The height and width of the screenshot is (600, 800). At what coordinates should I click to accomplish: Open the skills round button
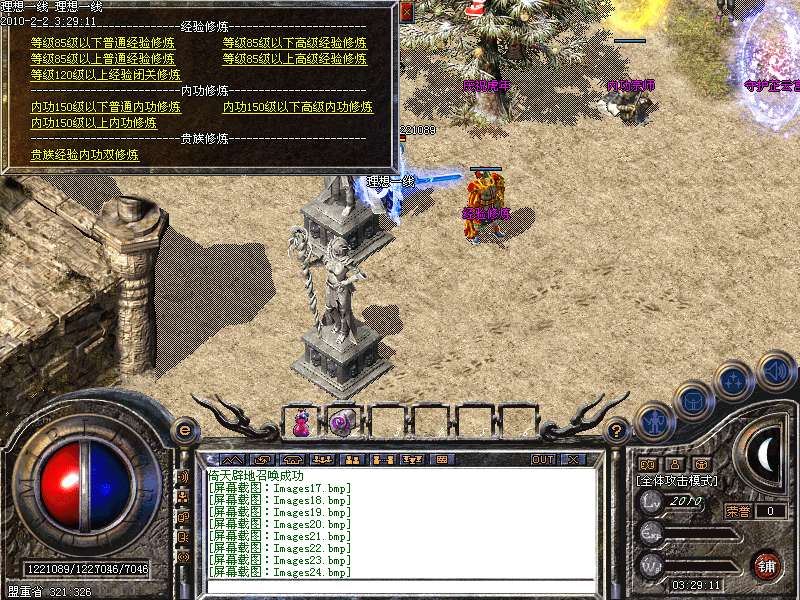click(734, 381)
